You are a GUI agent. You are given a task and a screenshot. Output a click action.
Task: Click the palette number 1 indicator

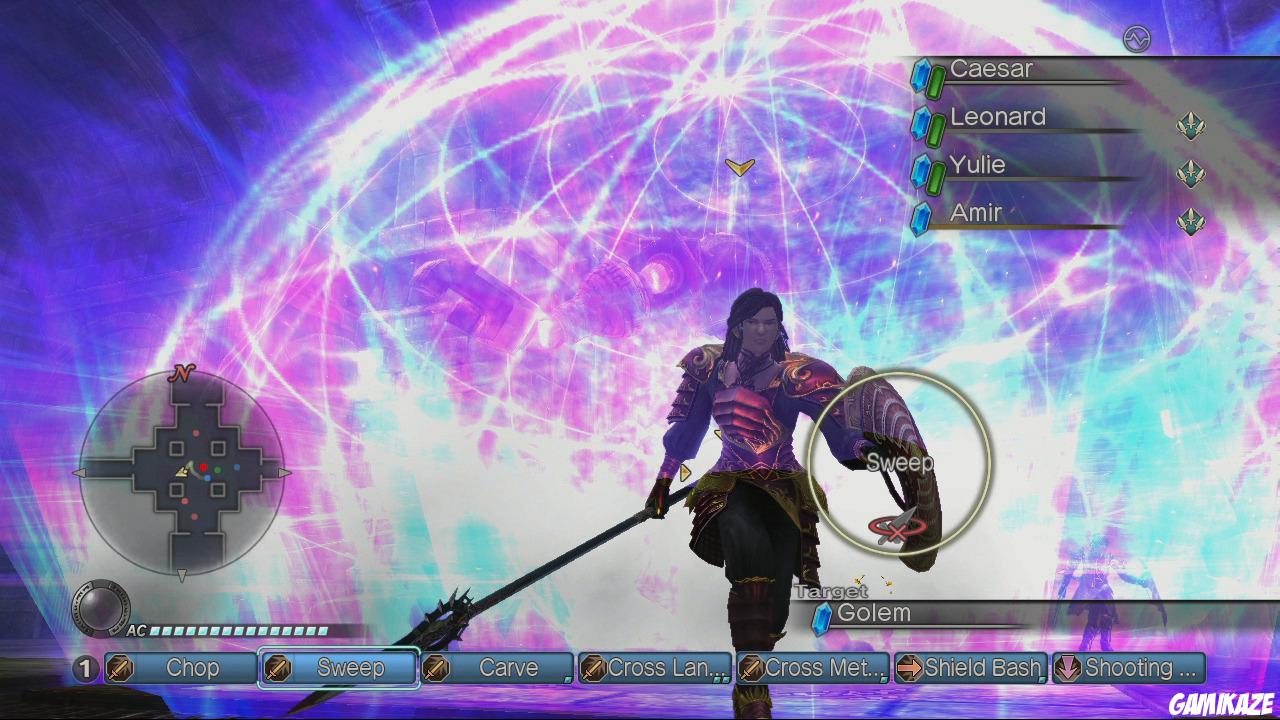pos(86,668)
